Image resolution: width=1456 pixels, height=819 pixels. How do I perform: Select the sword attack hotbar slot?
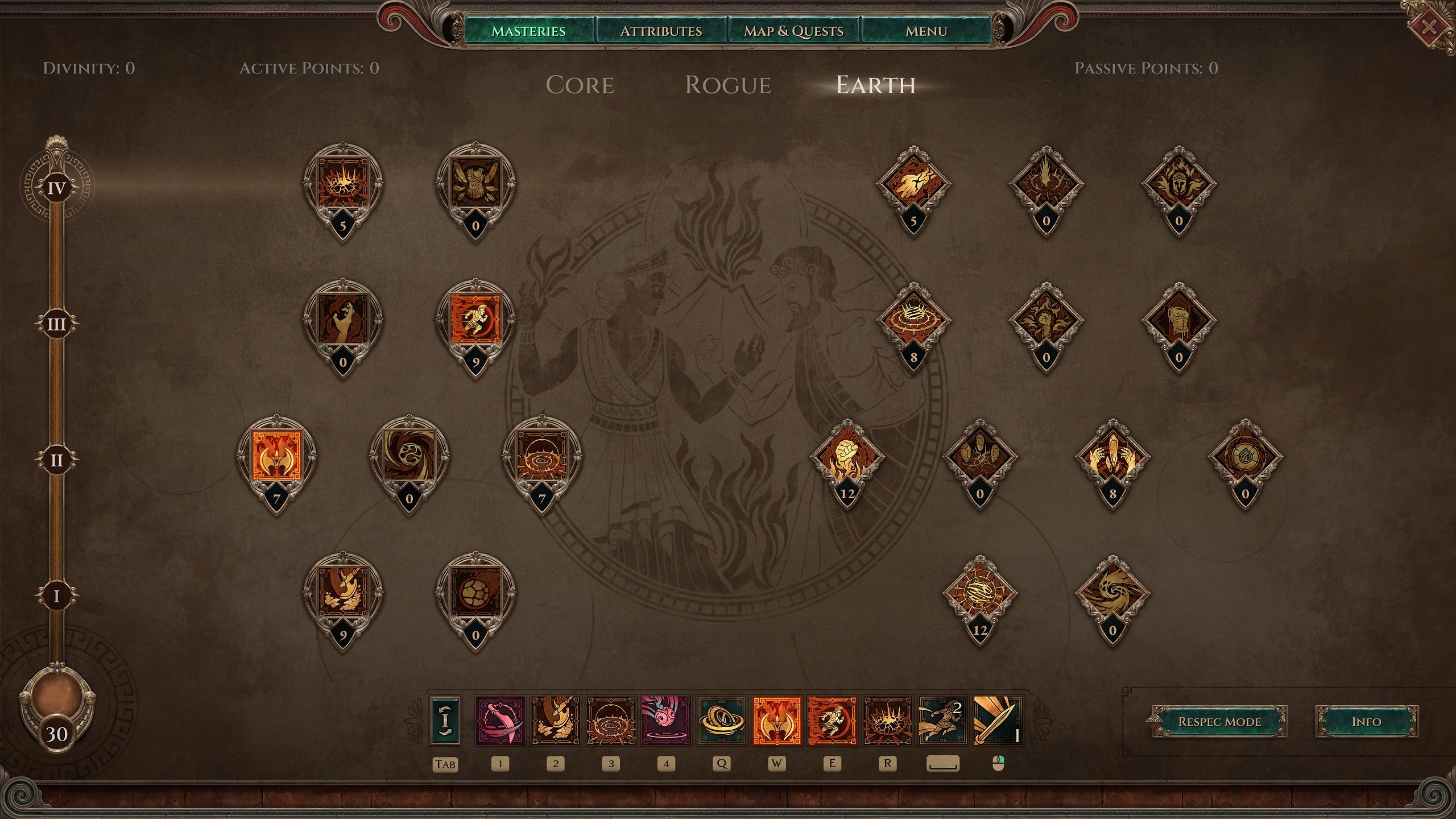click(x=998, y=720)
